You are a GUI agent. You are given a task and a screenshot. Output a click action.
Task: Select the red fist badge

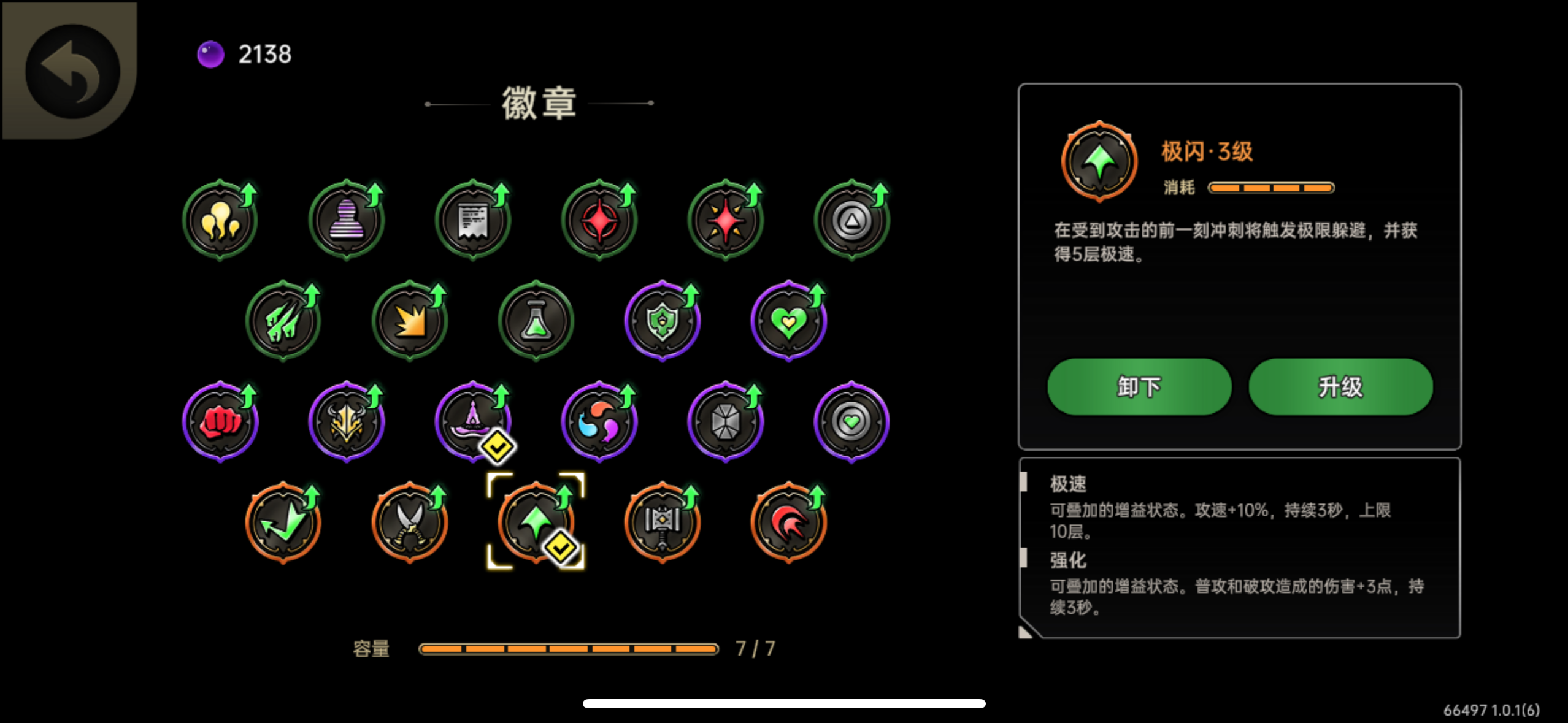tap(220, 421)
